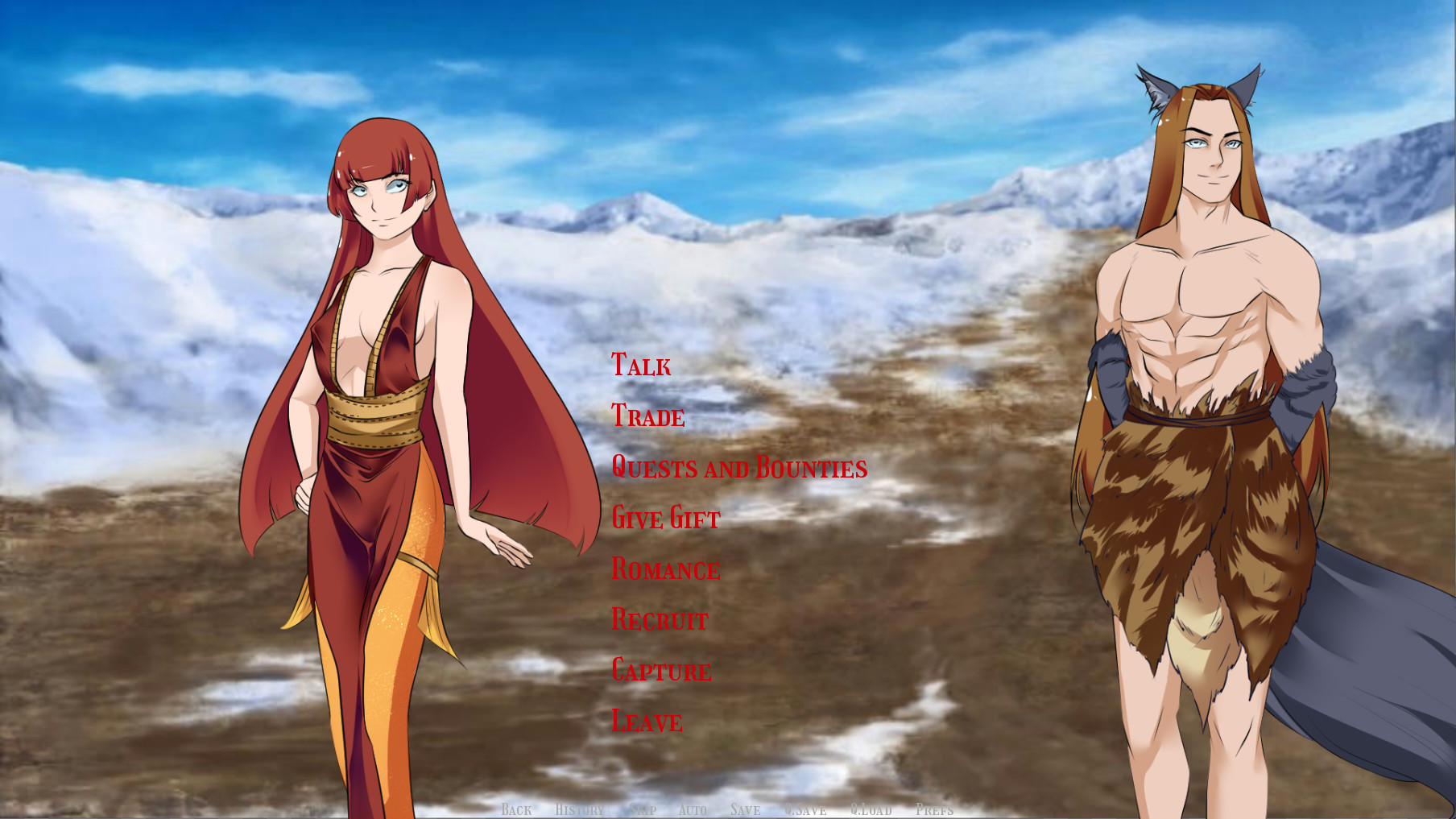Open the Save screen
This screenshot has width=1456, height=819.
pyautogui.click(x=745, y=810)
